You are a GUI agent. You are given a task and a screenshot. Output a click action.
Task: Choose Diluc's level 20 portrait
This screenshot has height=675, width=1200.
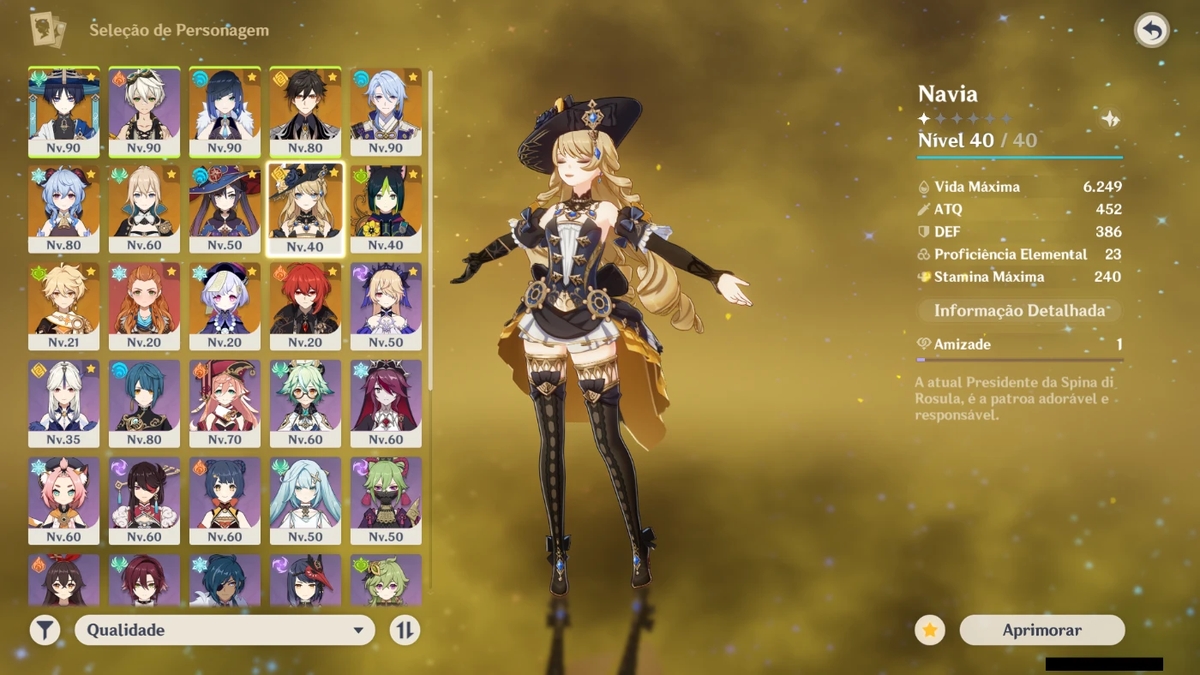[305, 305]
